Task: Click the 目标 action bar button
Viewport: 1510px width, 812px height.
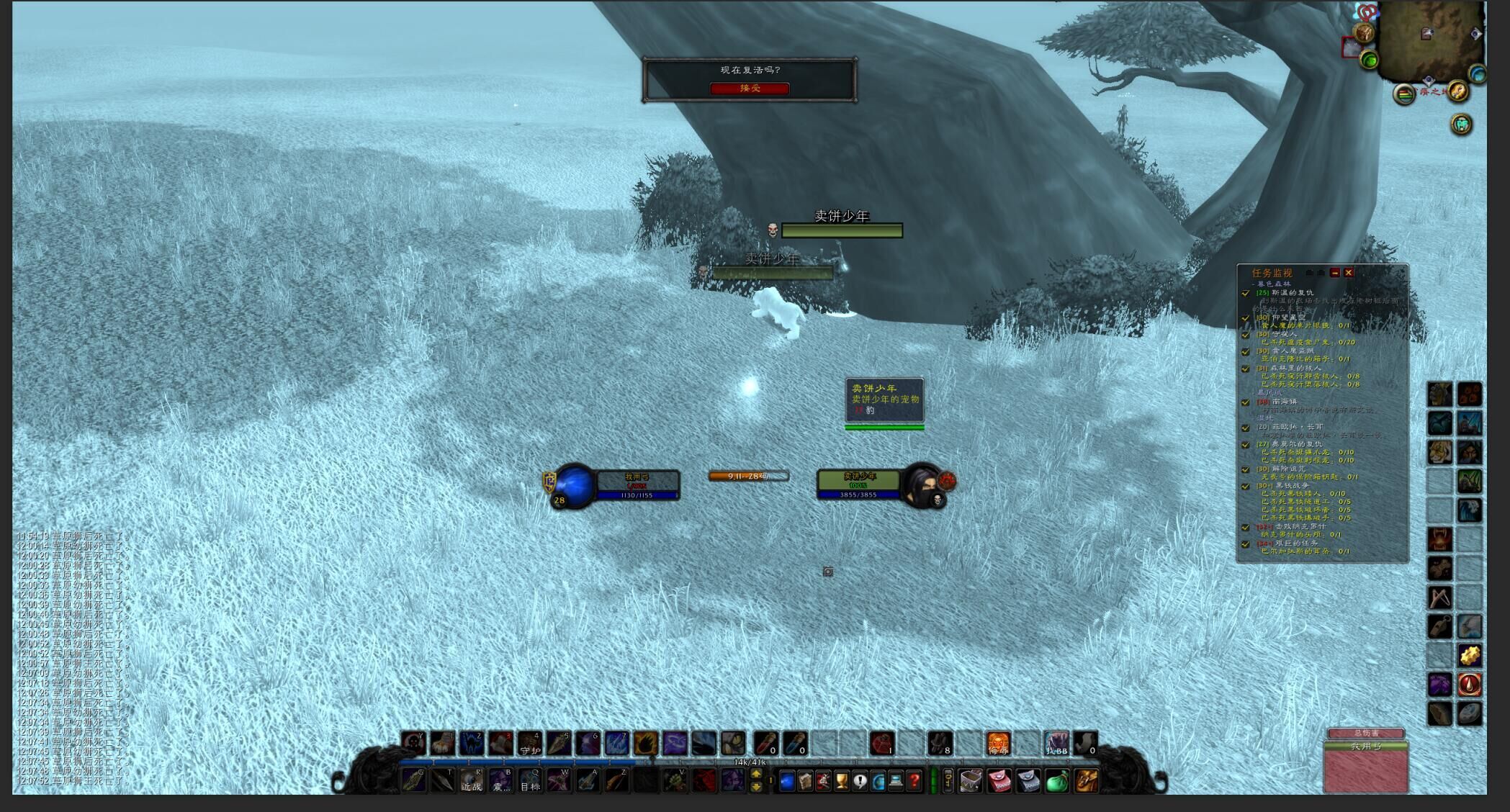Action: click(530, 780)
